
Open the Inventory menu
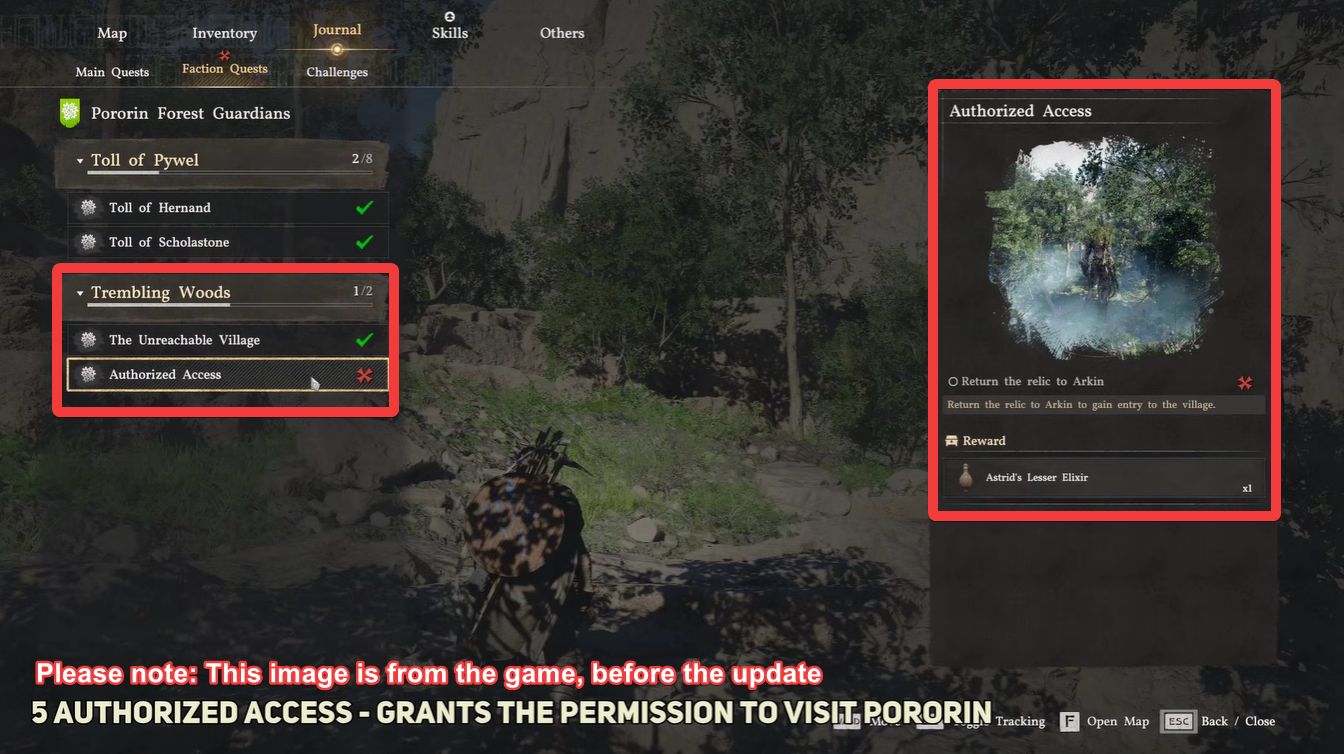[224, 32]
